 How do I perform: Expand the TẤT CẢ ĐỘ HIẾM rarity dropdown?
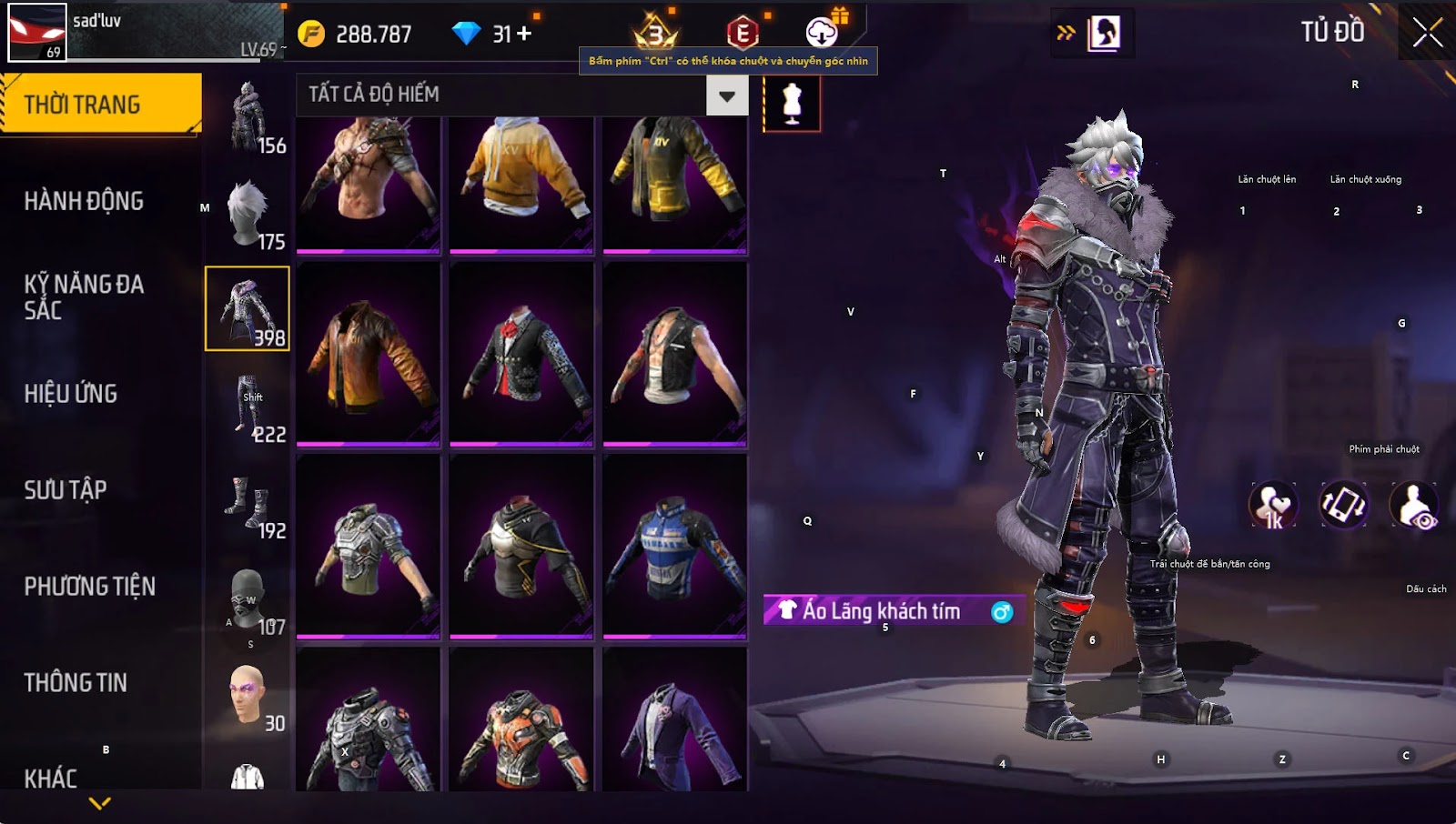[x=727, y=95]
